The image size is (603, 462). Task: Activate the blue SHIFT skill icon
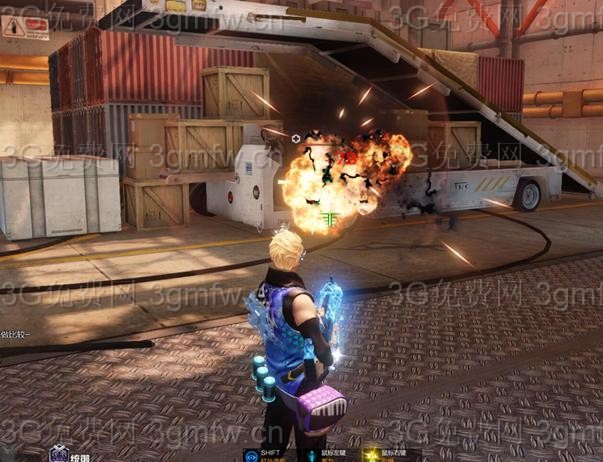pyautogui.click(x=250, y=455)
